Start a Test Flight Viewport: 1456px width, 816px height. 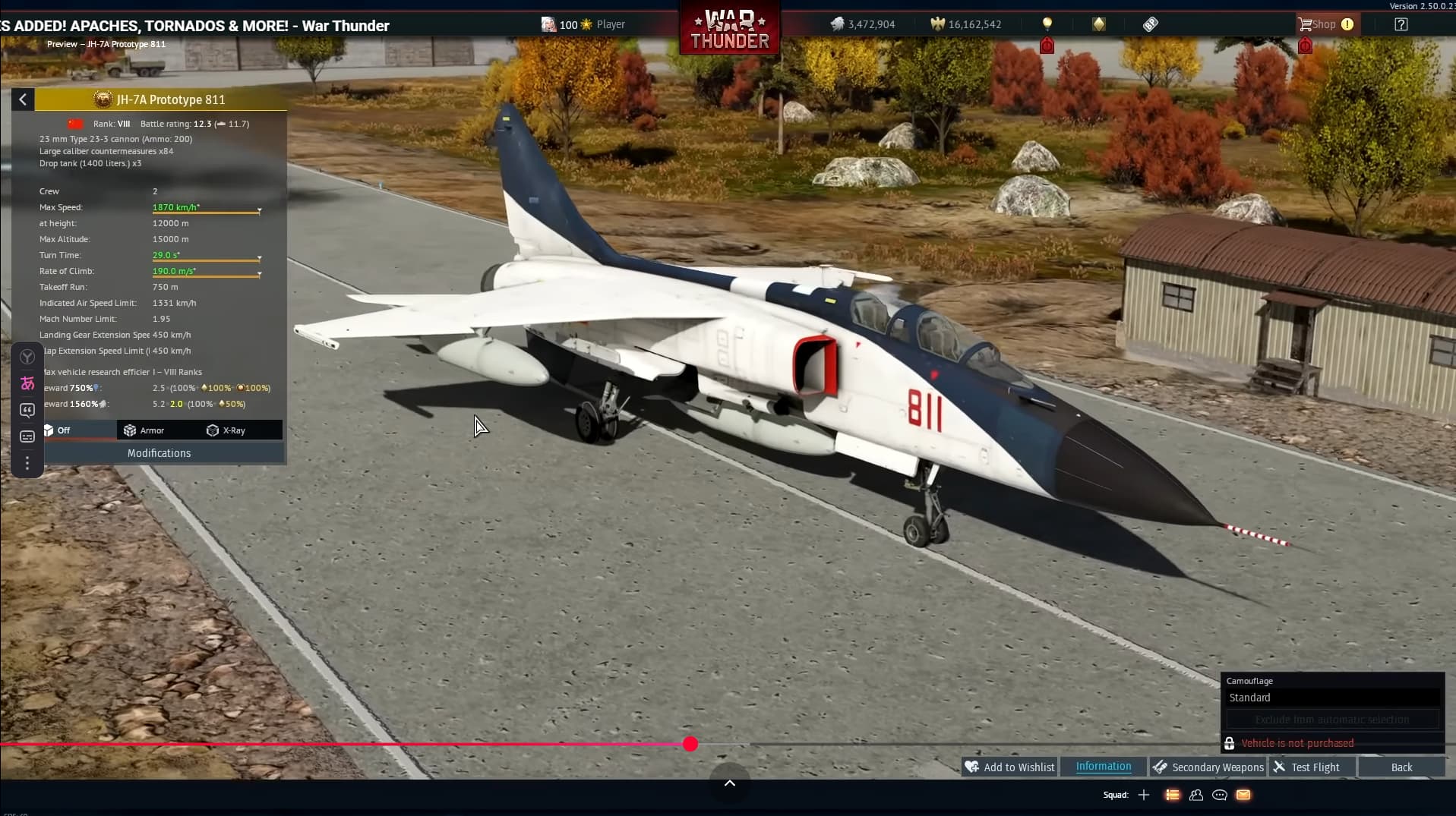[x=1307, y=767]
